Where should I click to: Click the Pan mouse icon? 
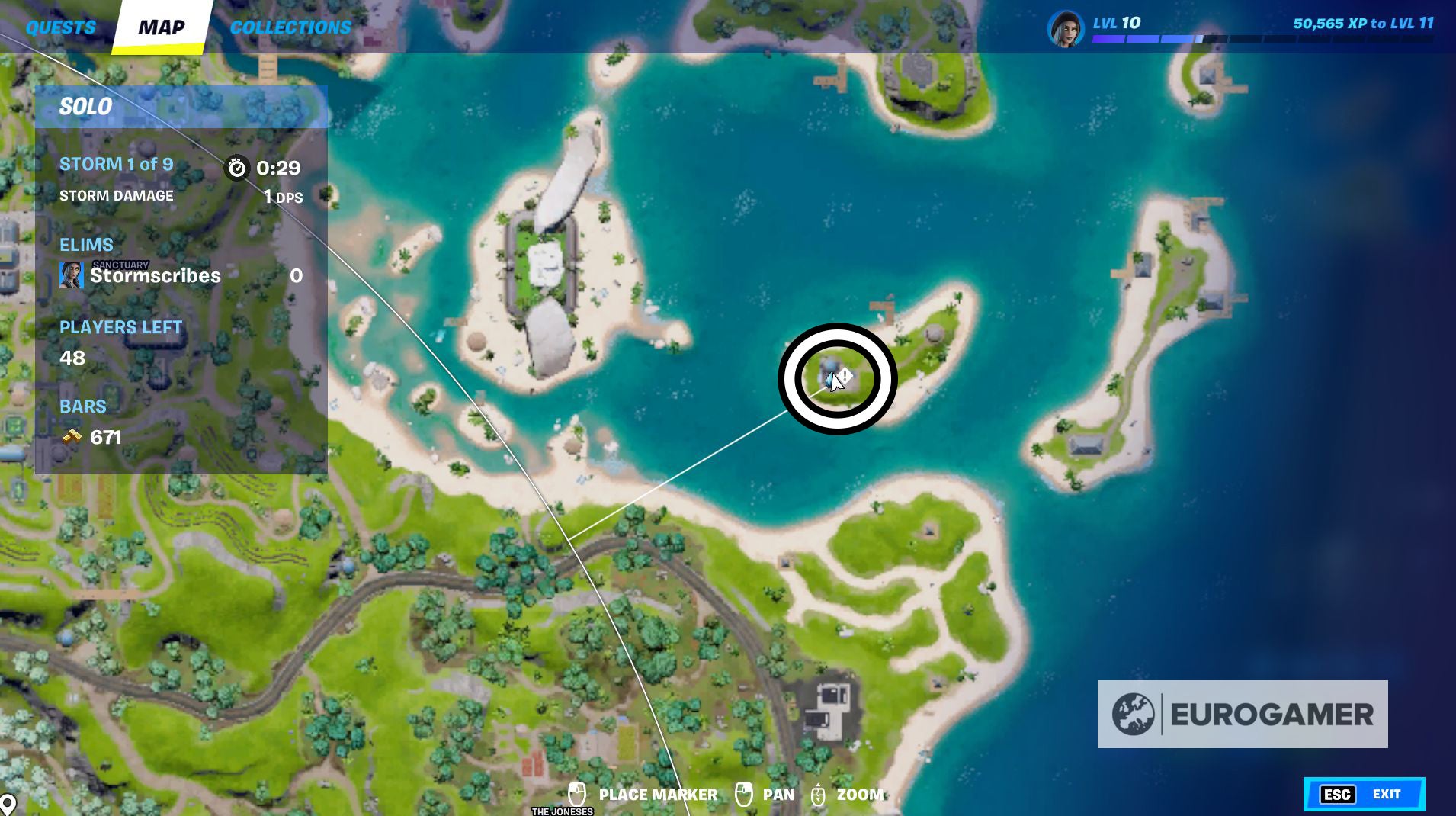(x=745, y=794)
